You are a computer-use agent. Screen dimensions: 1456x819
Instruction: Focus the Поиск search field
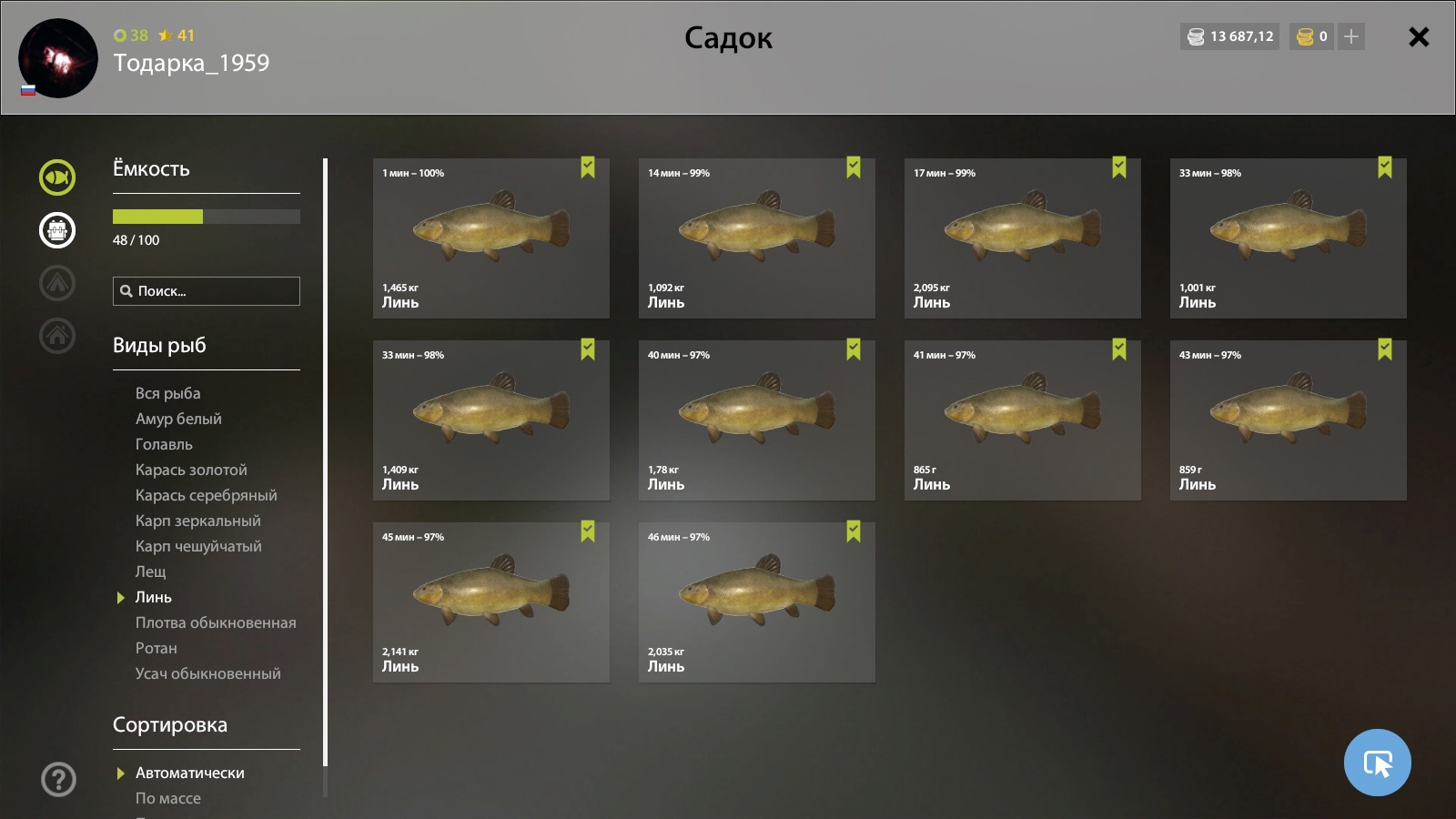point(207,291)
